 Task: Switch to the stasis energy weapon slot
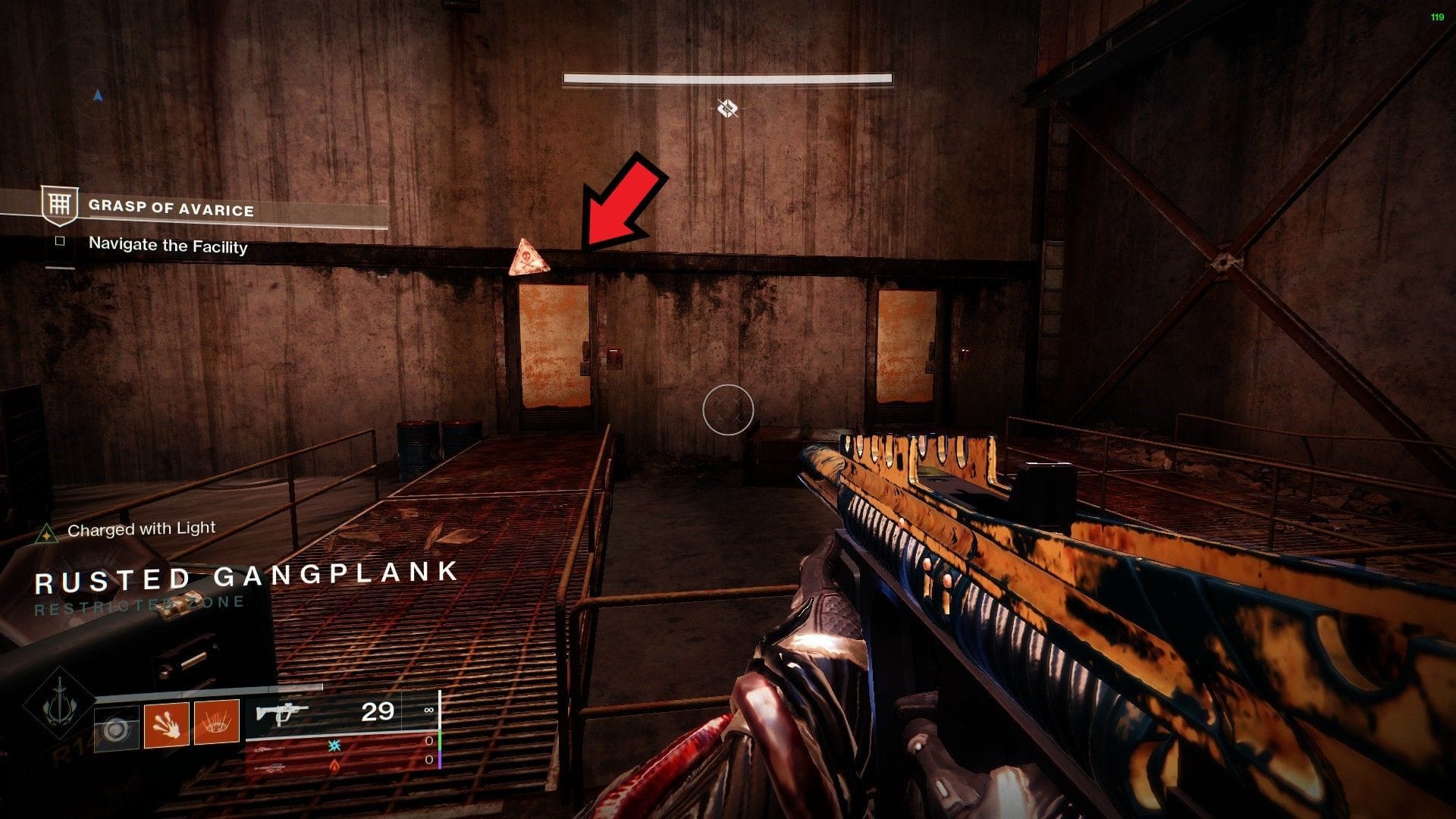click(334, 744)
